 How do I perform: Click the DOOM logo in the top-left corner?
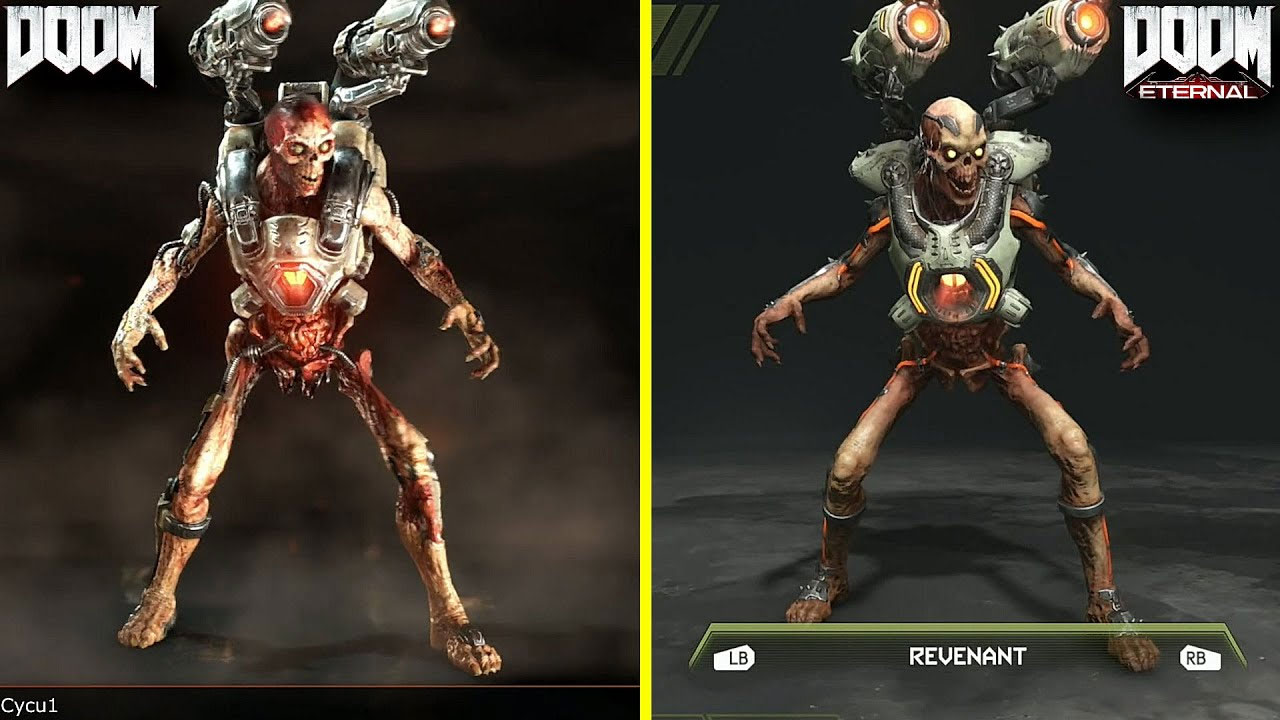(x=82, y=42)
